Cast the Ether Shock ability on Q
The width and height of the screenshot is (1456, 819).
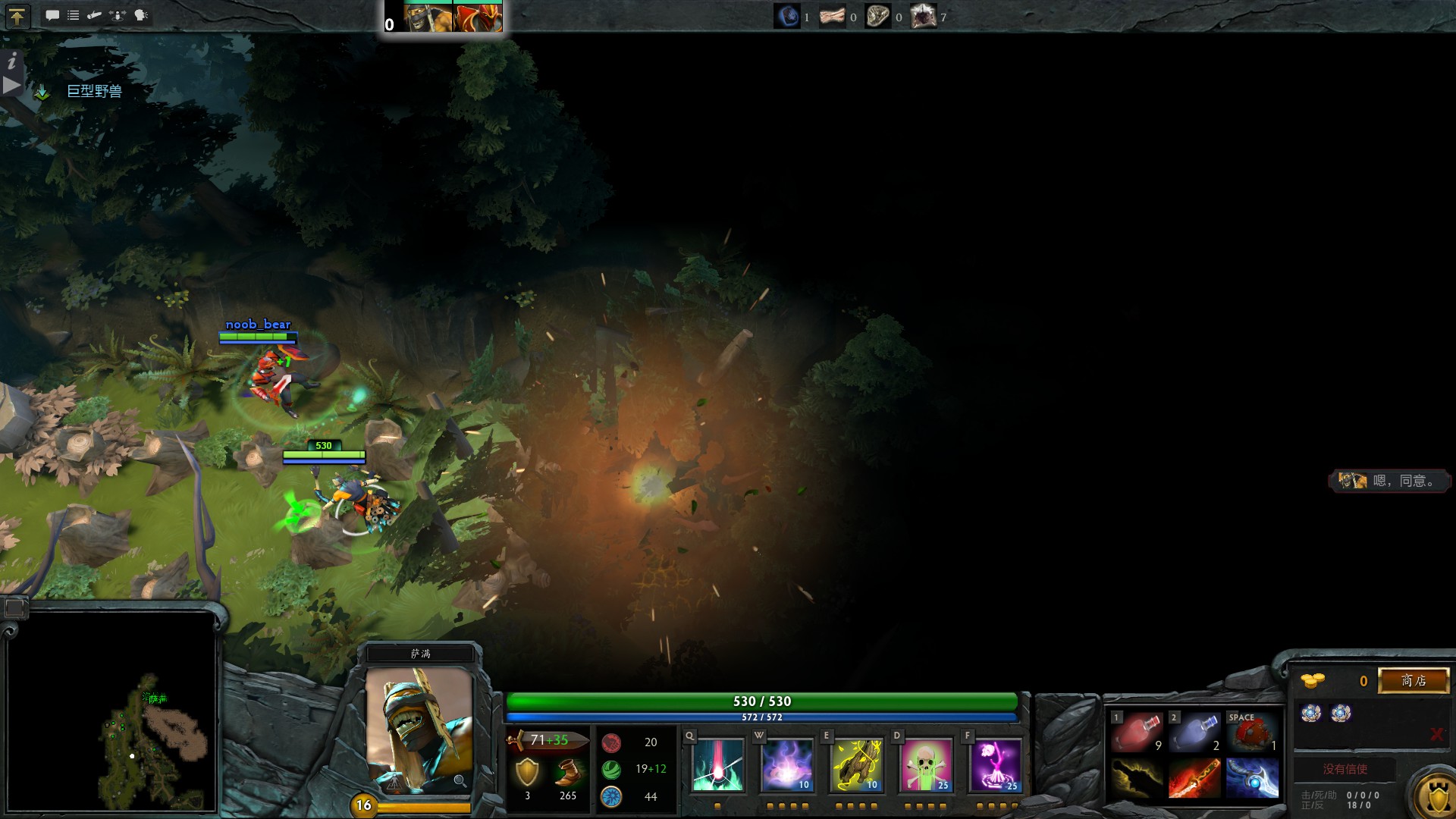click(717, 765)
